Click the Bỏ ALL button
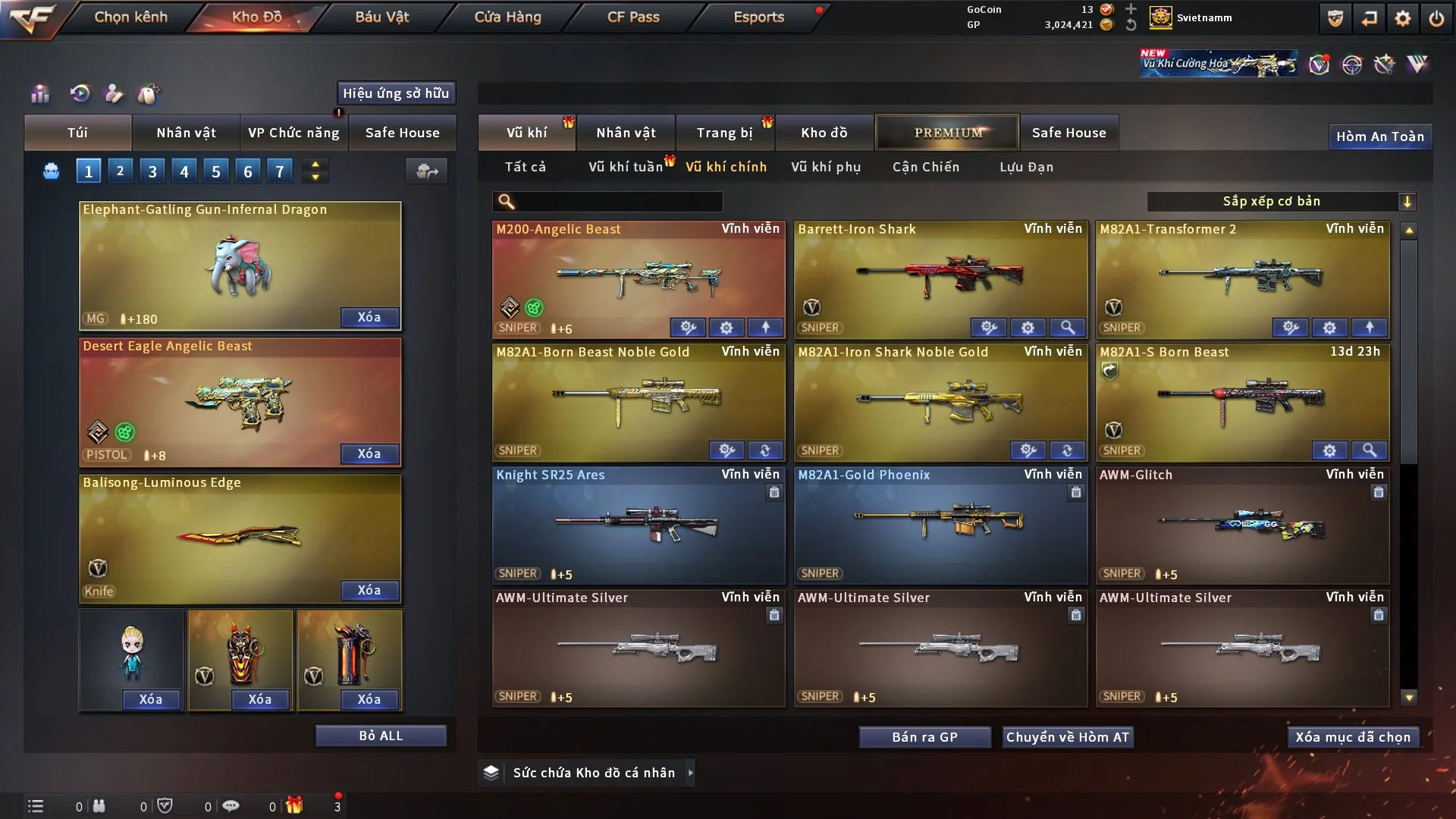The width and height of the screenshot is (1456, 819). (x=381, y=736)
